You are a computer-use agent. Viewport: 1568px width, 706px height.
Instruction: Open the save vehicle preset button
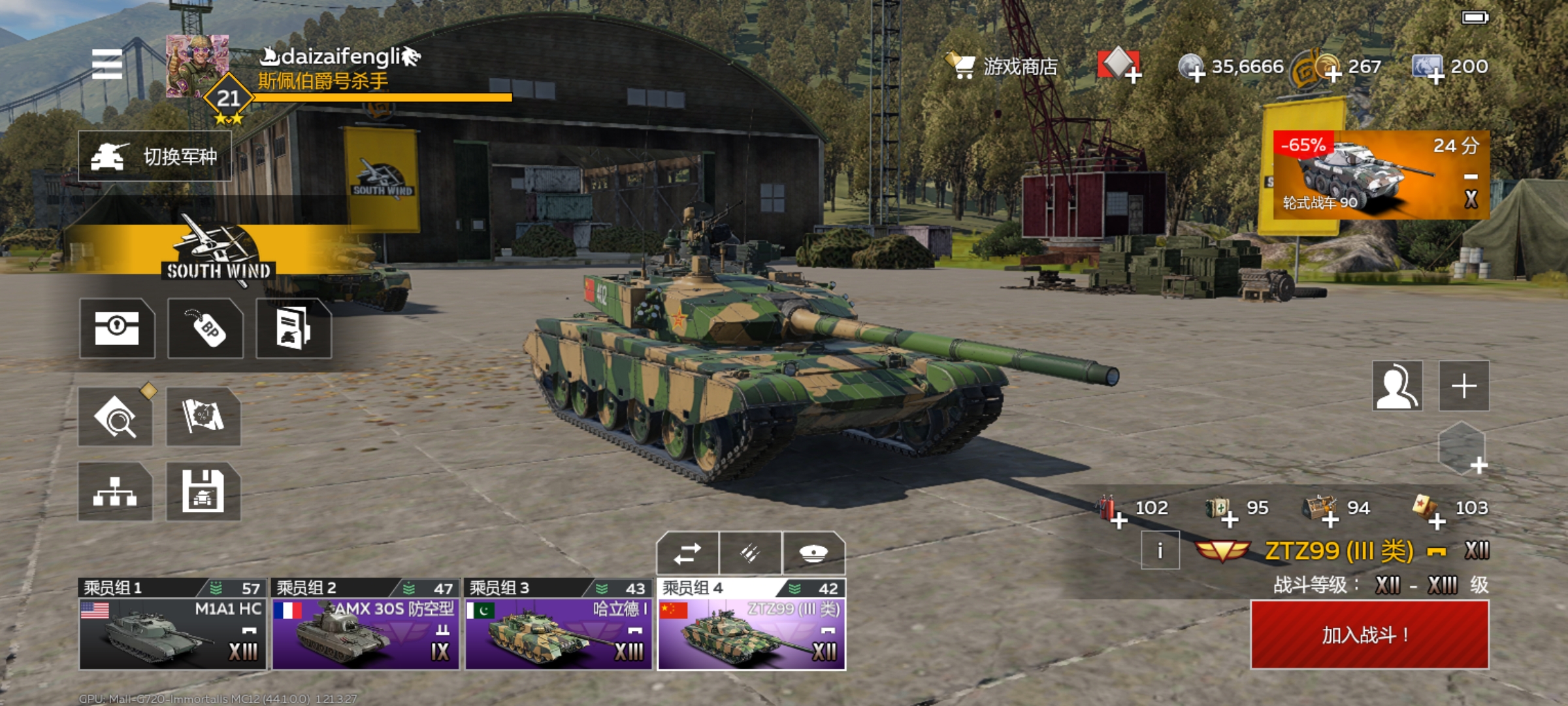(203, 492)
